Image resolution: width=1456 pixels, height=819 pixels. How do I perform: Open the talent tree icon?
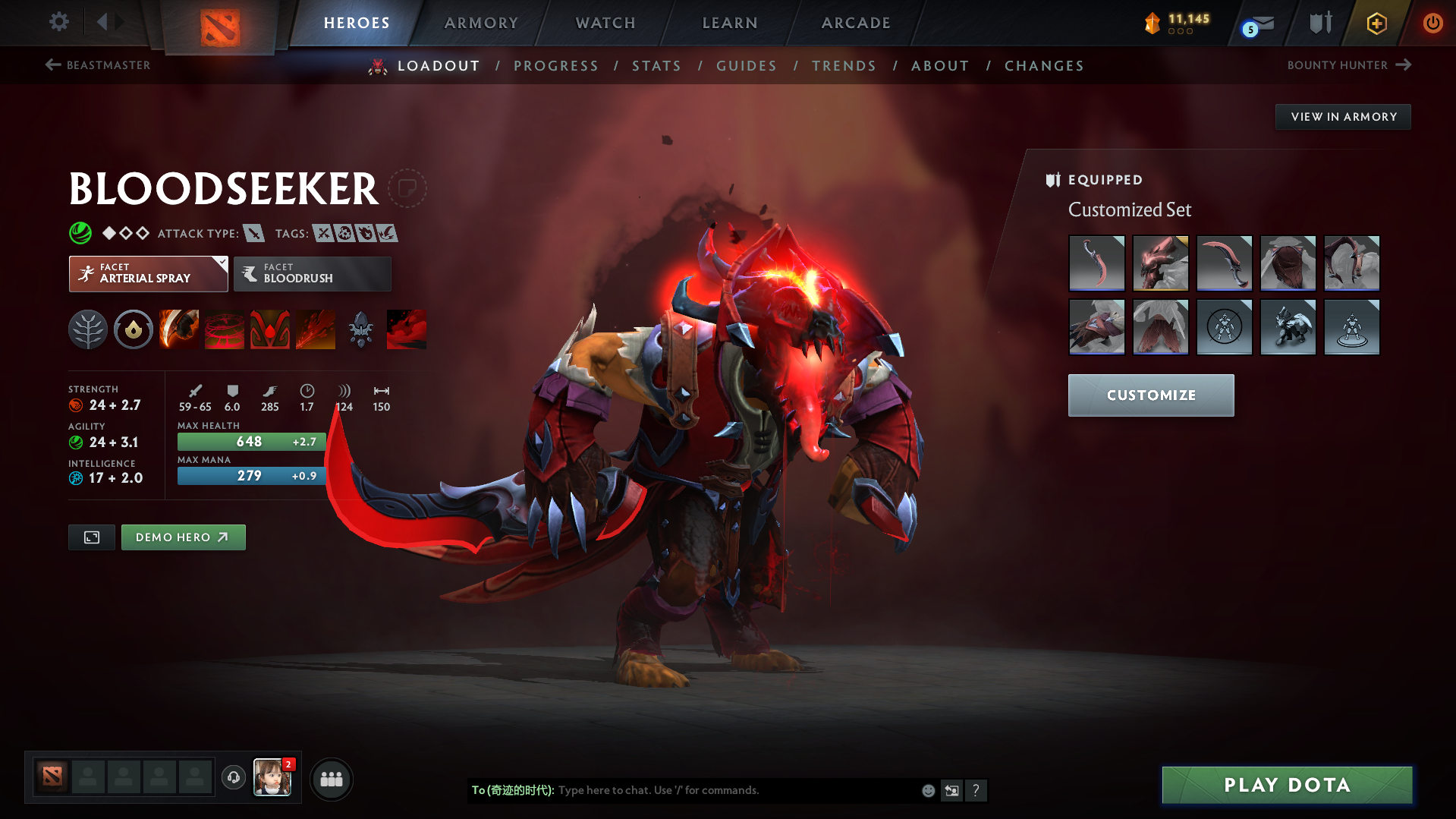click(x=87, y=329)
